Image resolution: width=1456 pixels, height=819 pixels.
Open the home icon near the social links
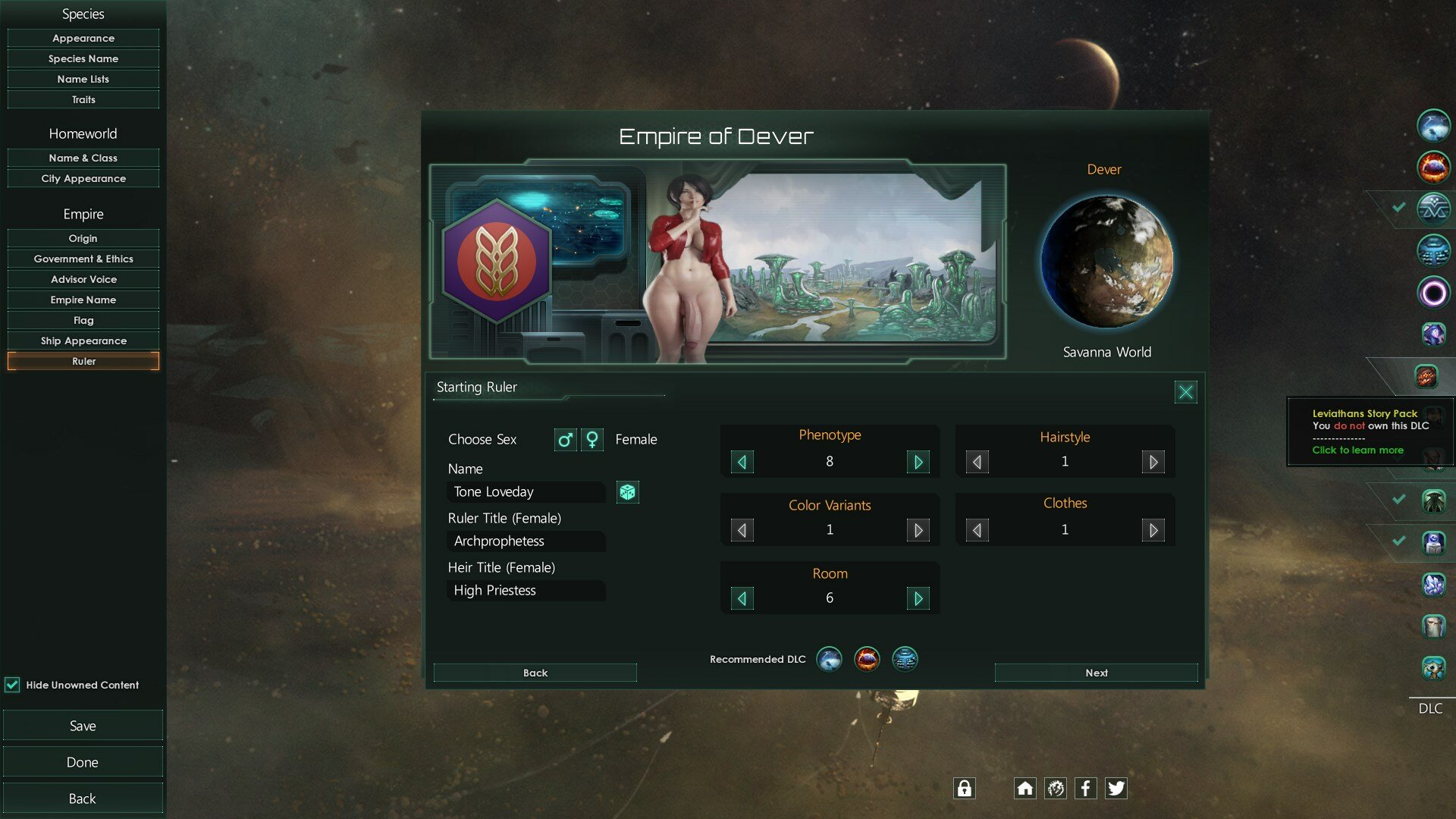coord(1025,788)
